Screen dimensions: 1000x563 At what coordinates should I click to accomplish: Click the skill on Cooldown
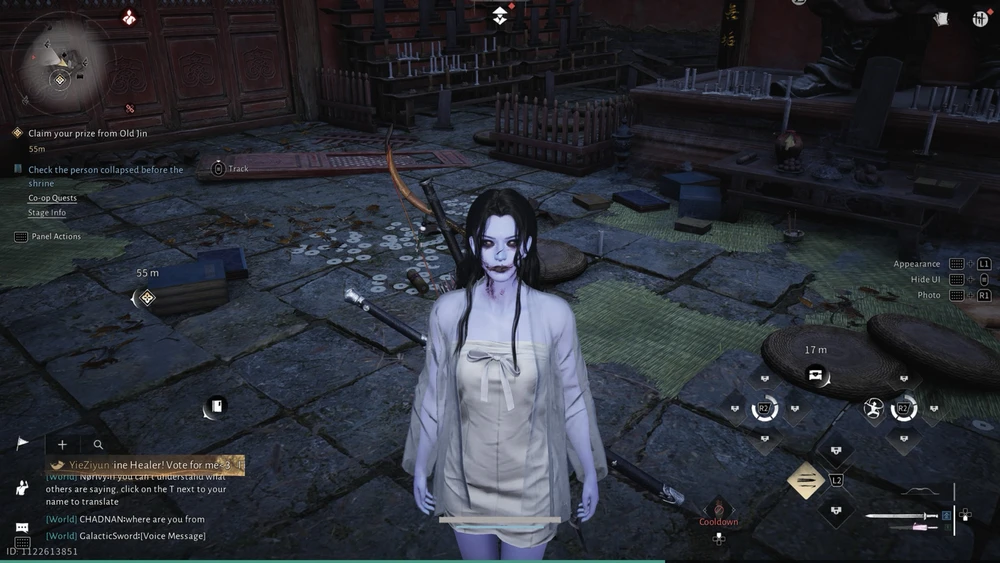(x=718, y=509)
